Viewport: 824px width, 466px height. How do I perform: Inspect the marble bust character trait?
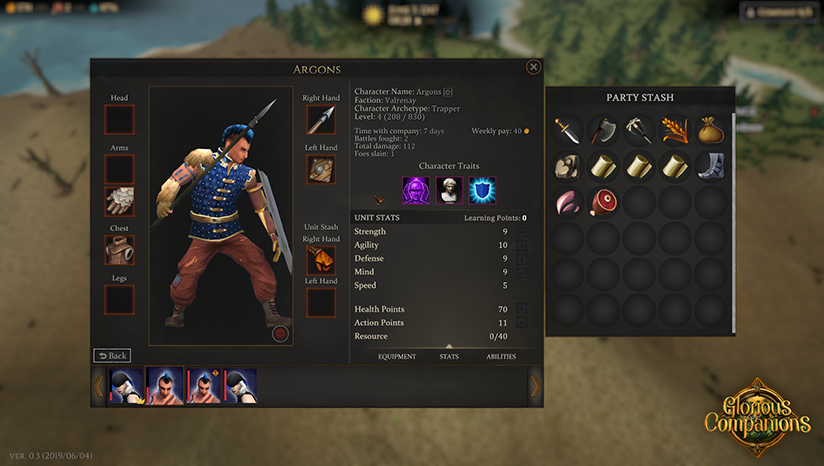coord(449,190)
